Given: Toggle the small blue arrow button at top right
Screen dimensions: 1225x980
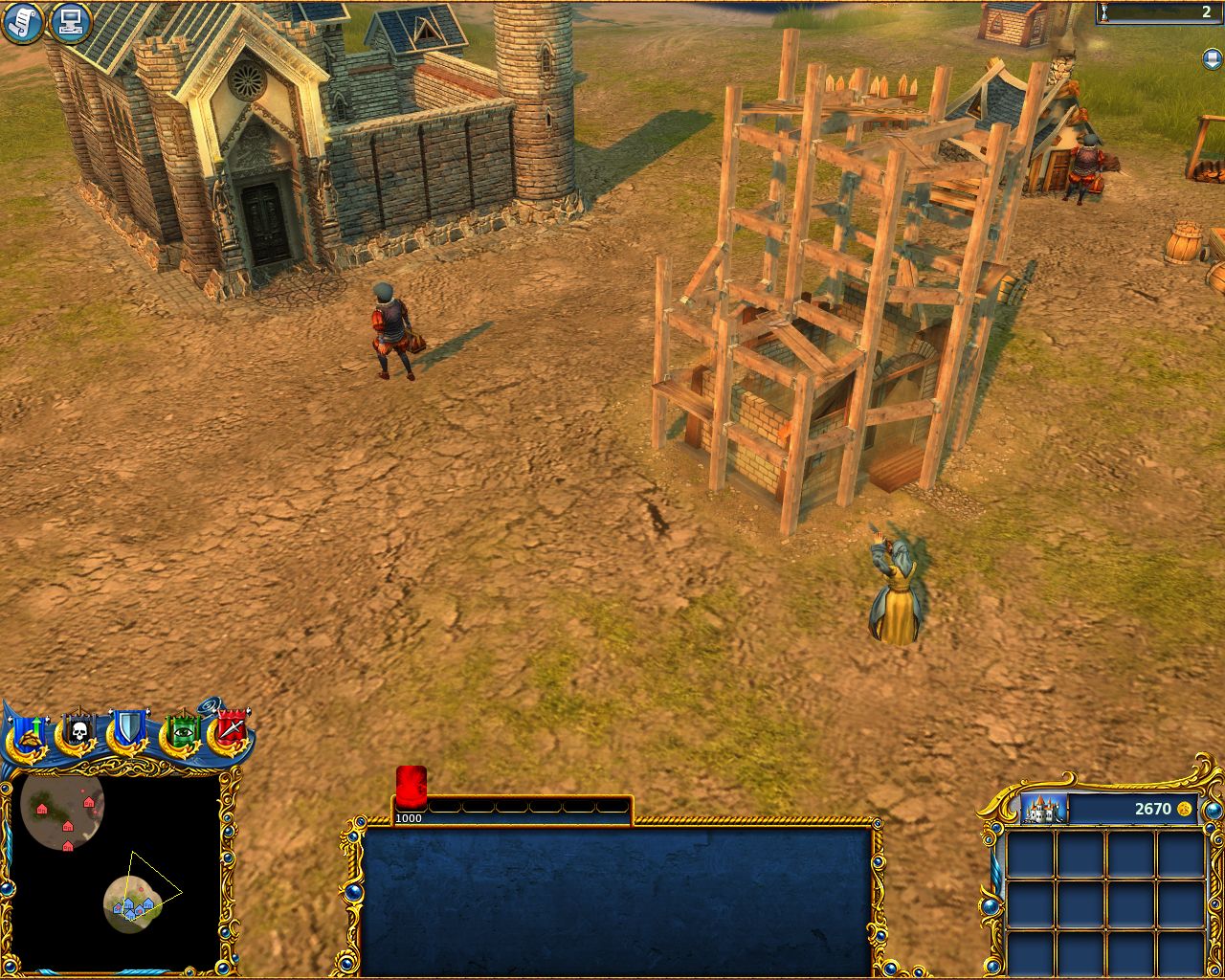Looking at the screenshot, I should 1211,59.
